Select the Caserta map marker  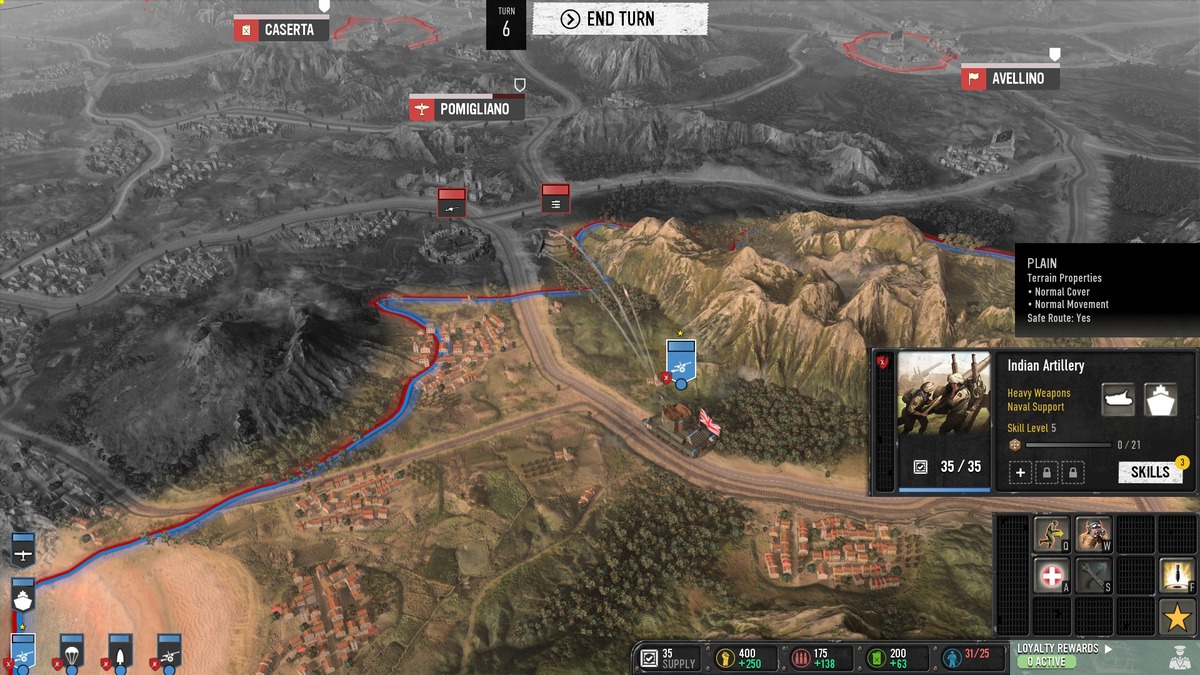tap(280, 30)
